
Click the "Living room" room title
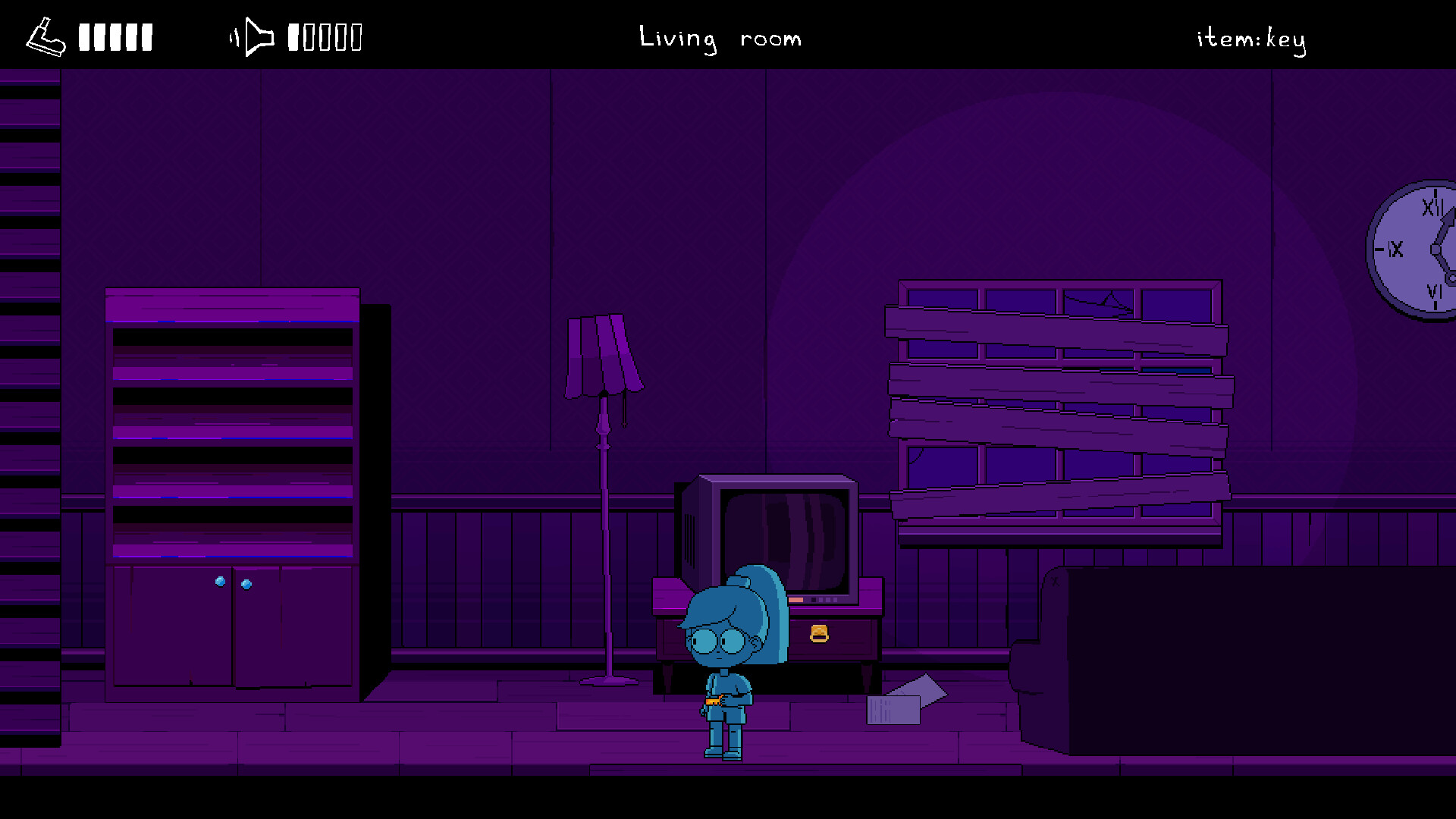[720, 38]
